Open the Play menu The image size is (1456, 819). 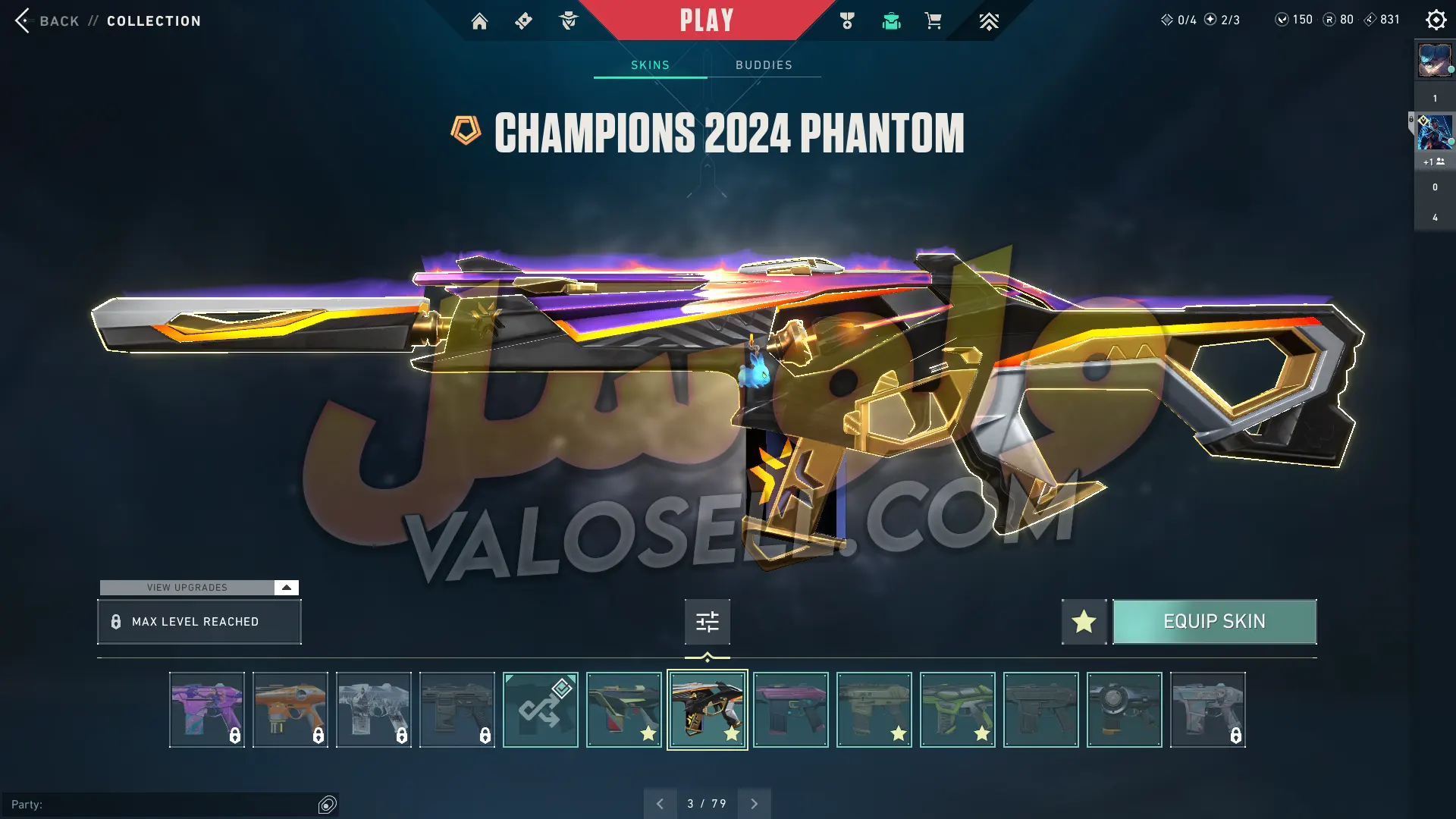click(706, 20)
